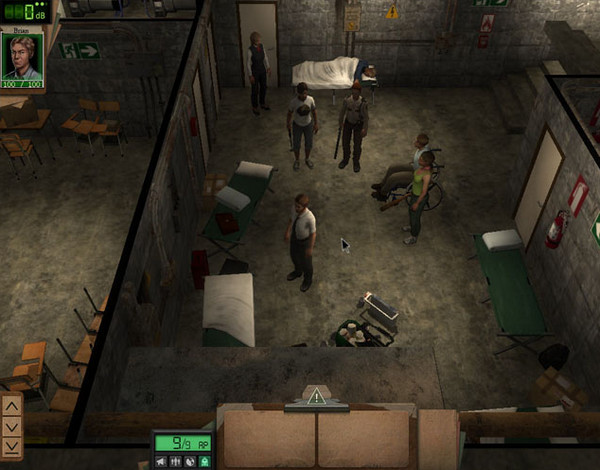This screenshot has height=470, width=600.
Task: Click the warning triangle alert tab
Action: click(317, 396)
